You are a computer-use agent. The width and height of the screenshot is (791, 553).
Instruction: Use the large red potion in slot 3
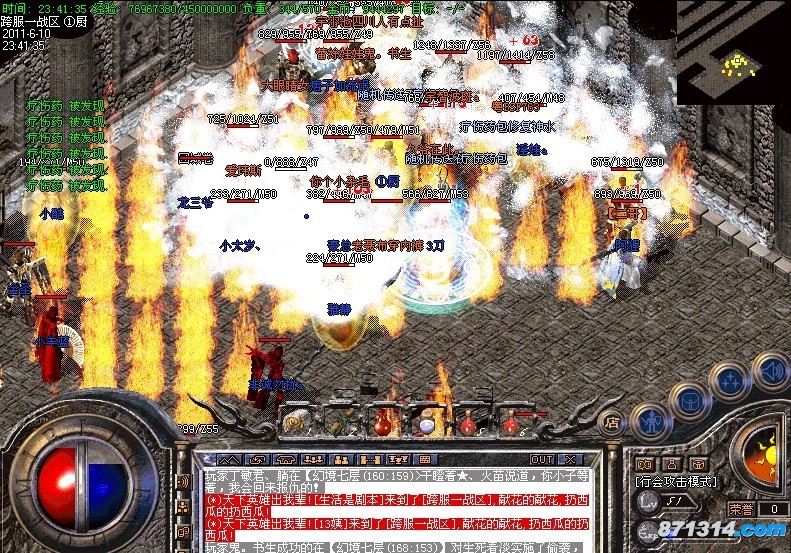tap(384, 422)
